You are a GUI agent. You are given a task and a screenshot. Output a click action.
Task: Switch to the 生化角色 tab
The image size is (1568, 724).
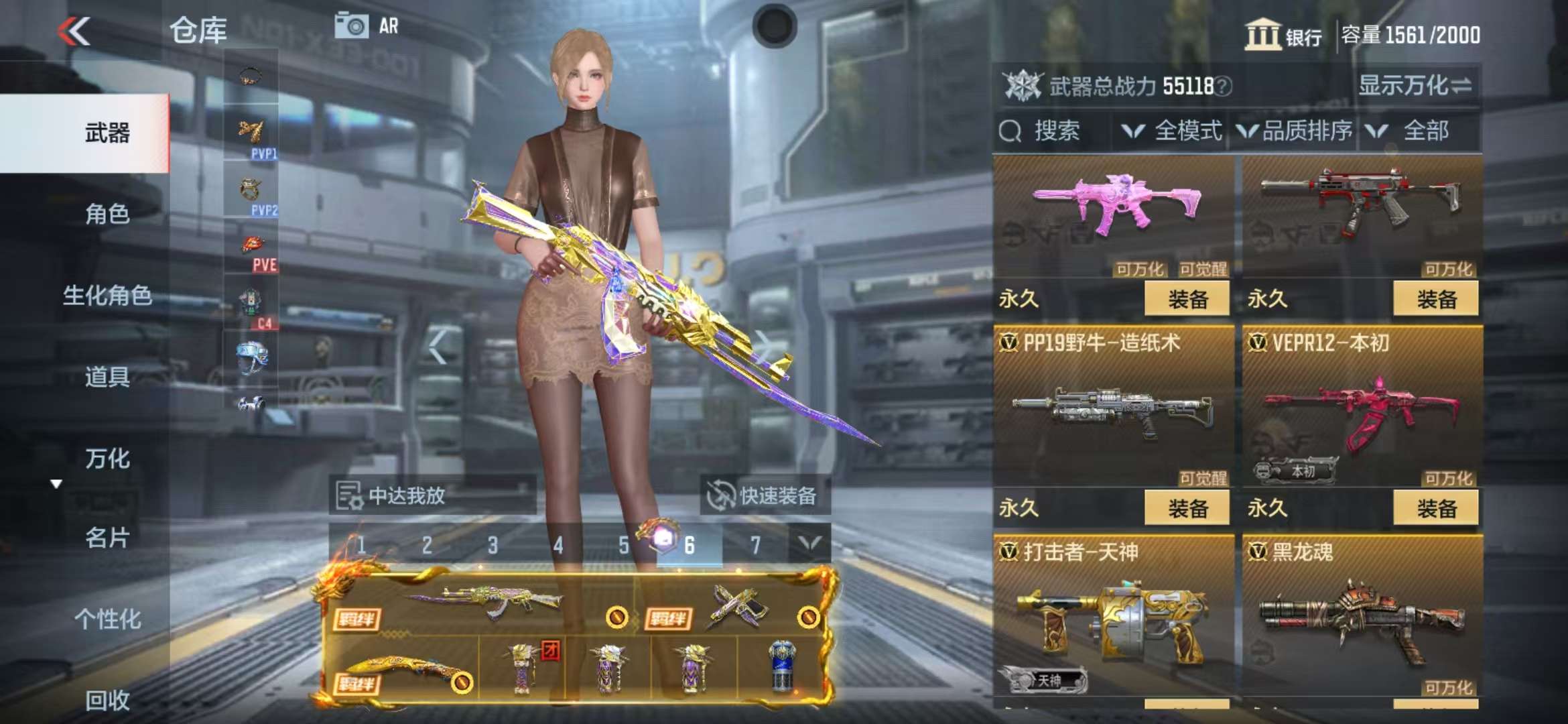click(107, 296)
